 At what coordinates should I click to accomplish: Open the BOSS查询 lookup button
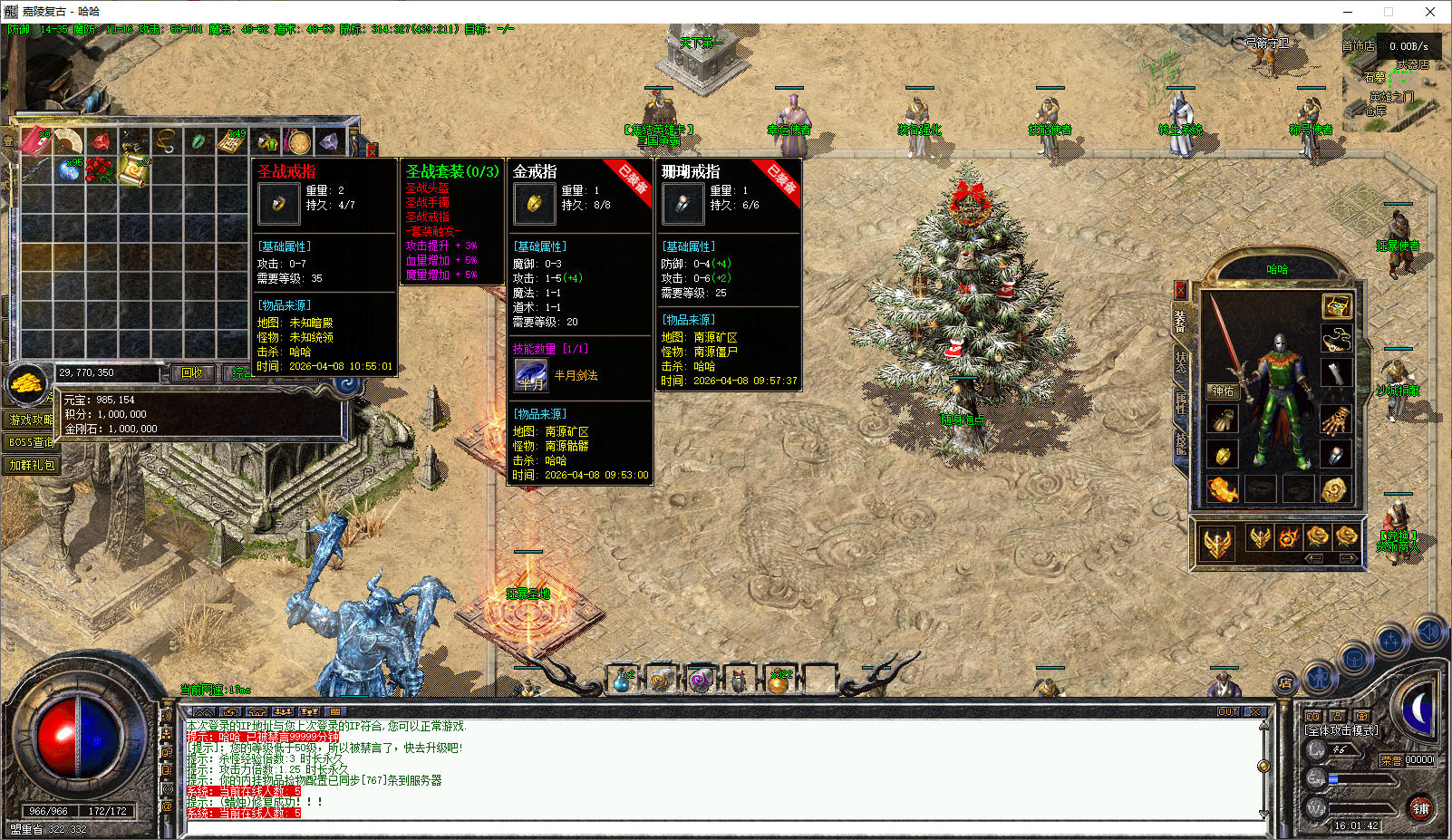click(x=31, y=442)
